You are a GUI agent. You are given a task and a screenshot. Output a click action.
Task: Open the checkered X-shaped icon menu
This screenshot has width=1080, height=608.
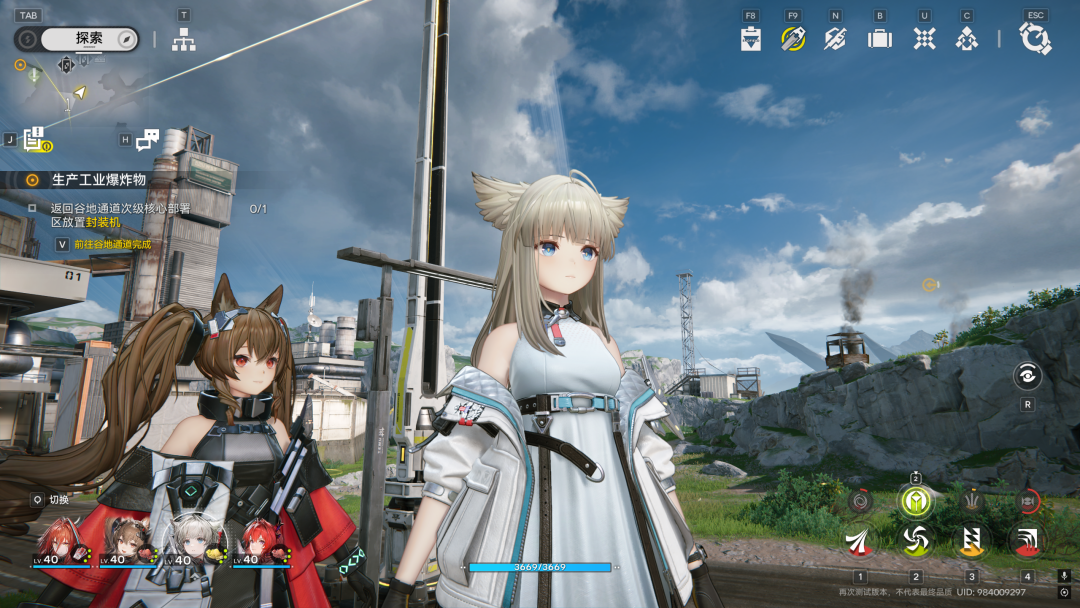tap(924, 39)
